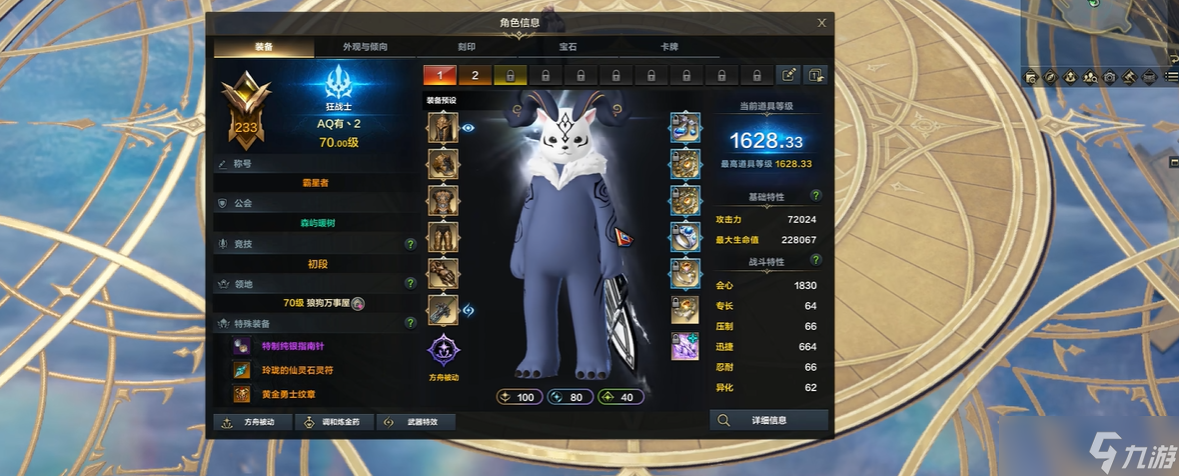Open the 方舟被动 button at bottom left
This screenshot has height=476, width=1179.
click(254, 422)
